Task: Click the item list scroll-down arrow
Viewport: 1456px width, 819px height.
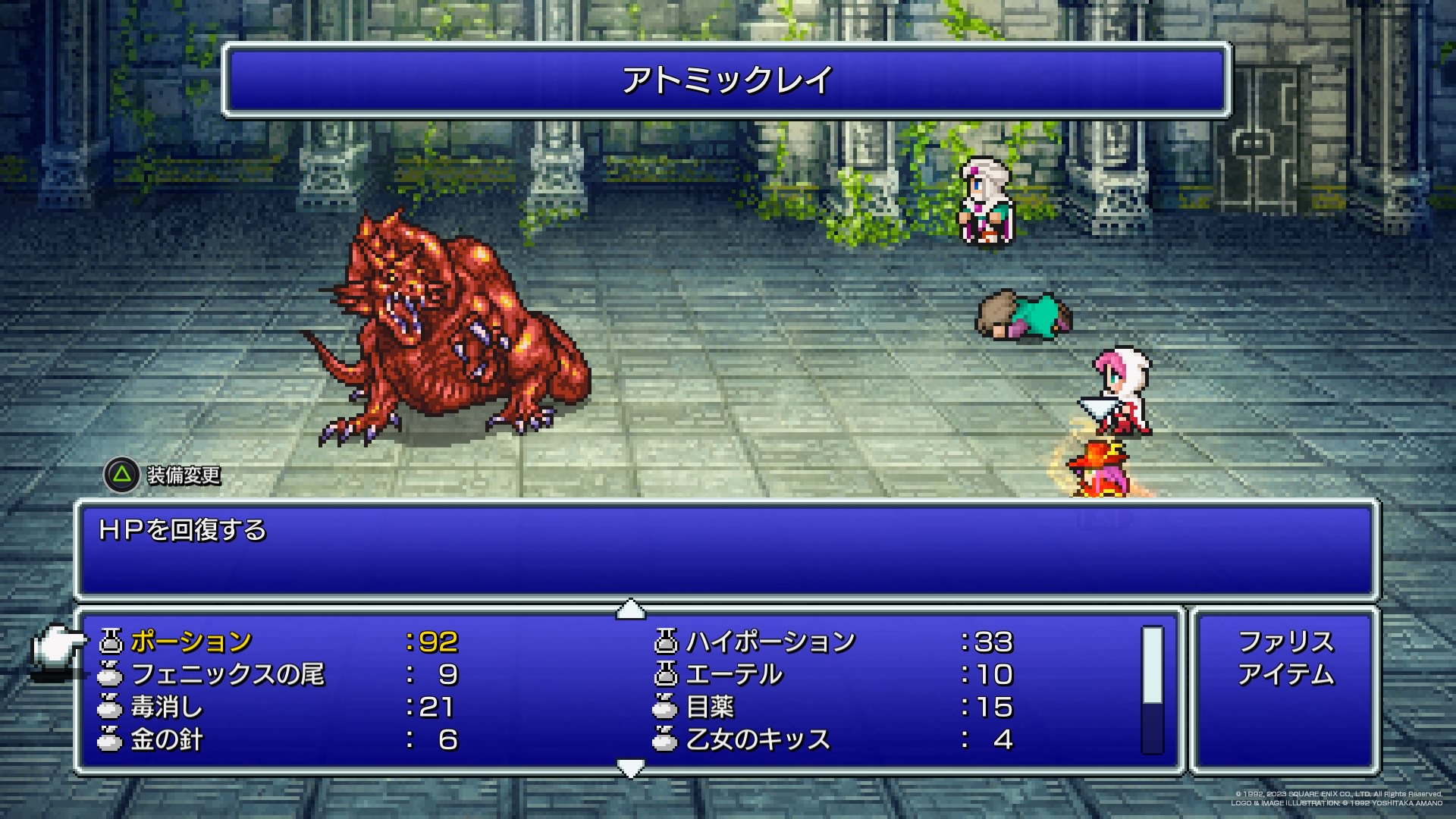Action: 631,769
